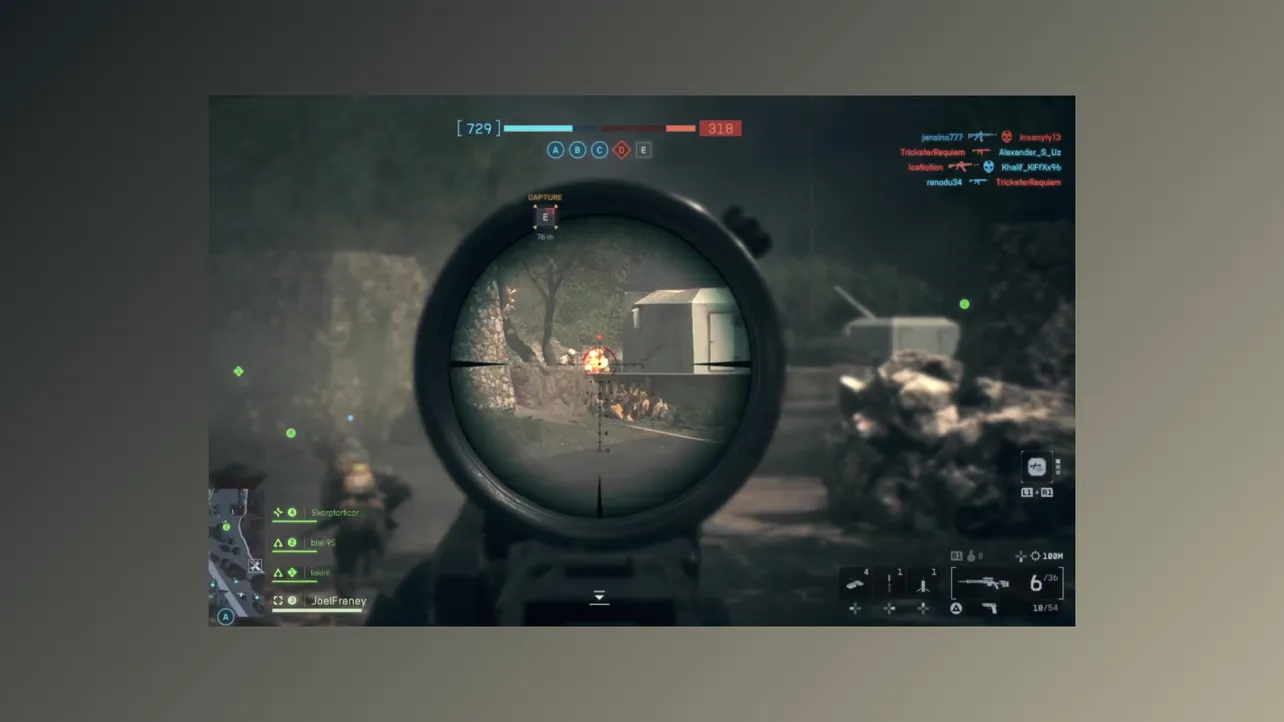Click the grenade indicator beside the R1 prompt
This screenshot has width=1284, height=722.
pyautogui.click(x=971, y=556)
